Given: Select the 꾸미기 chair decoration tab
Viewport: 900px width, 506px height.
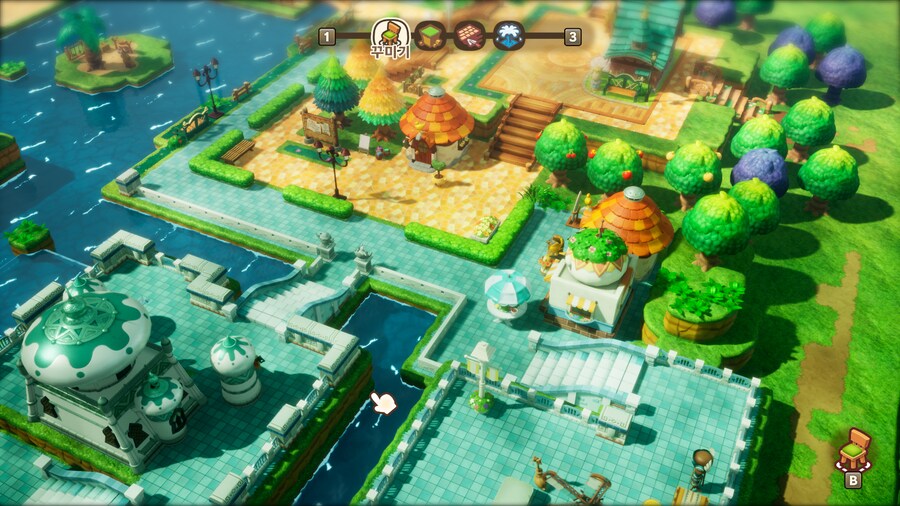Looking at the screenshot, I should [x=390, y=34].
